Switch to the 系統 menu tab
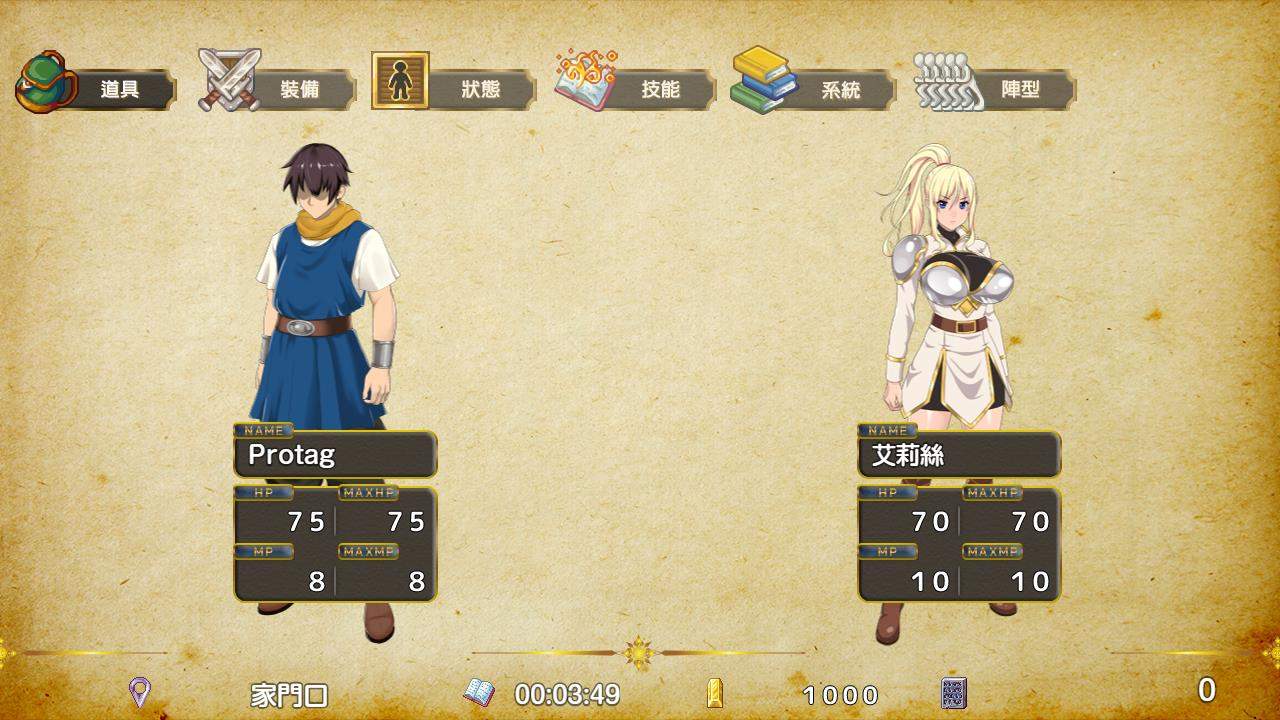The height and width of the screenshot is (720, 1280). tap(843, 90)
